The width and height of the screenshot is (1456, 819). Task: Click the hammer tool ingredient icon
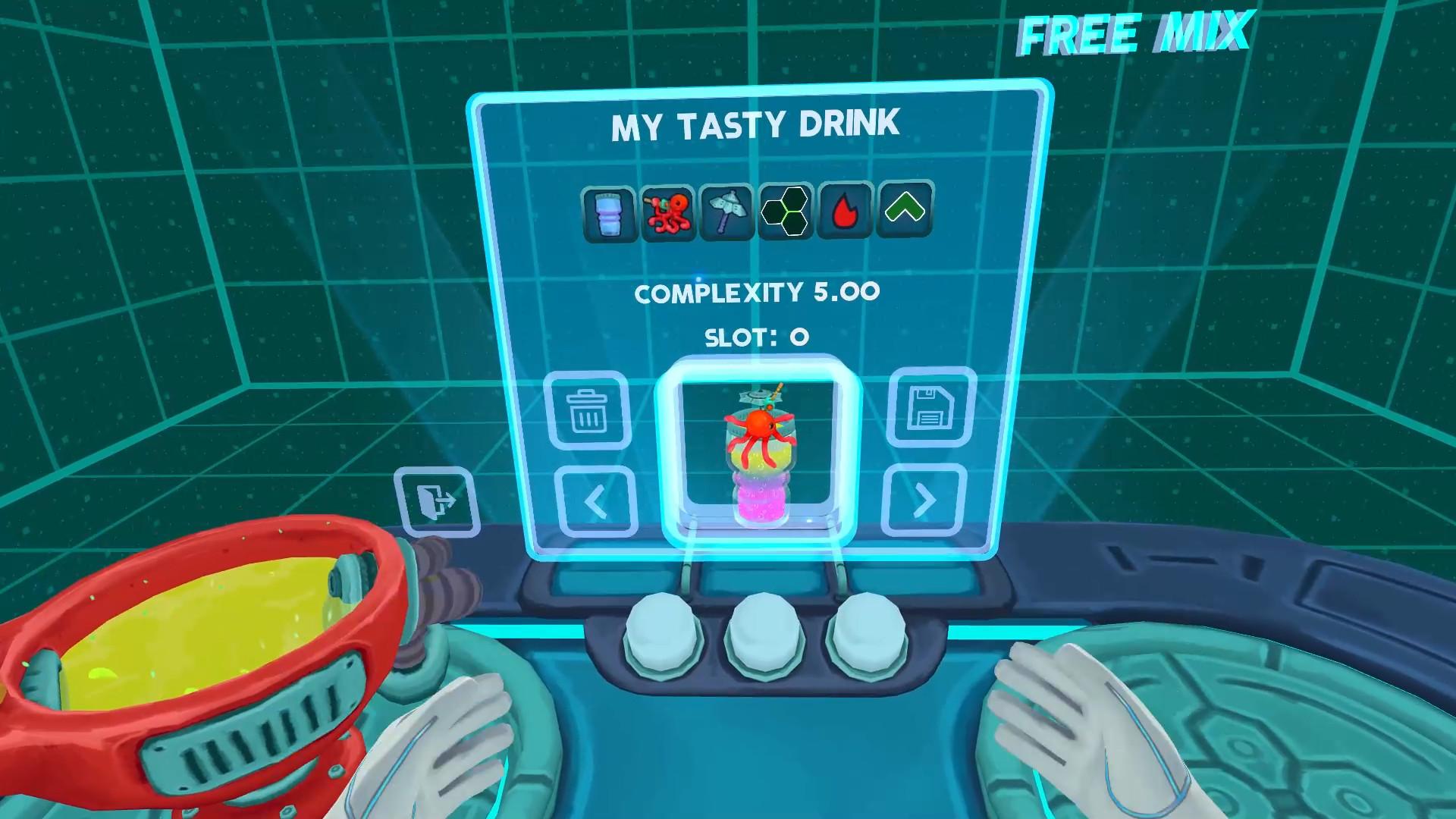pos(727,212)
